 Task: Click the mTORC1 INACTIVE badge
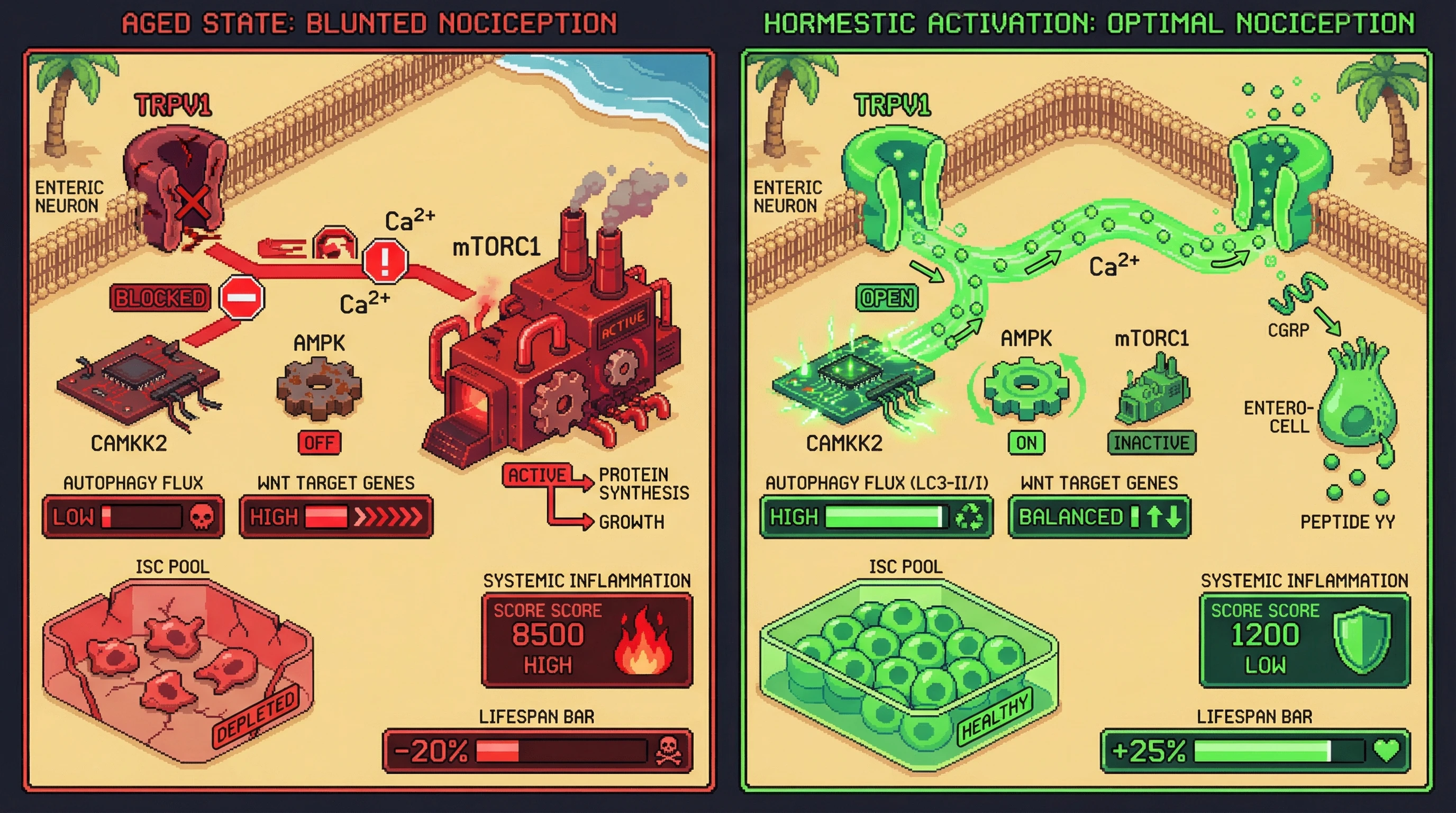[x=1151, y=442]
